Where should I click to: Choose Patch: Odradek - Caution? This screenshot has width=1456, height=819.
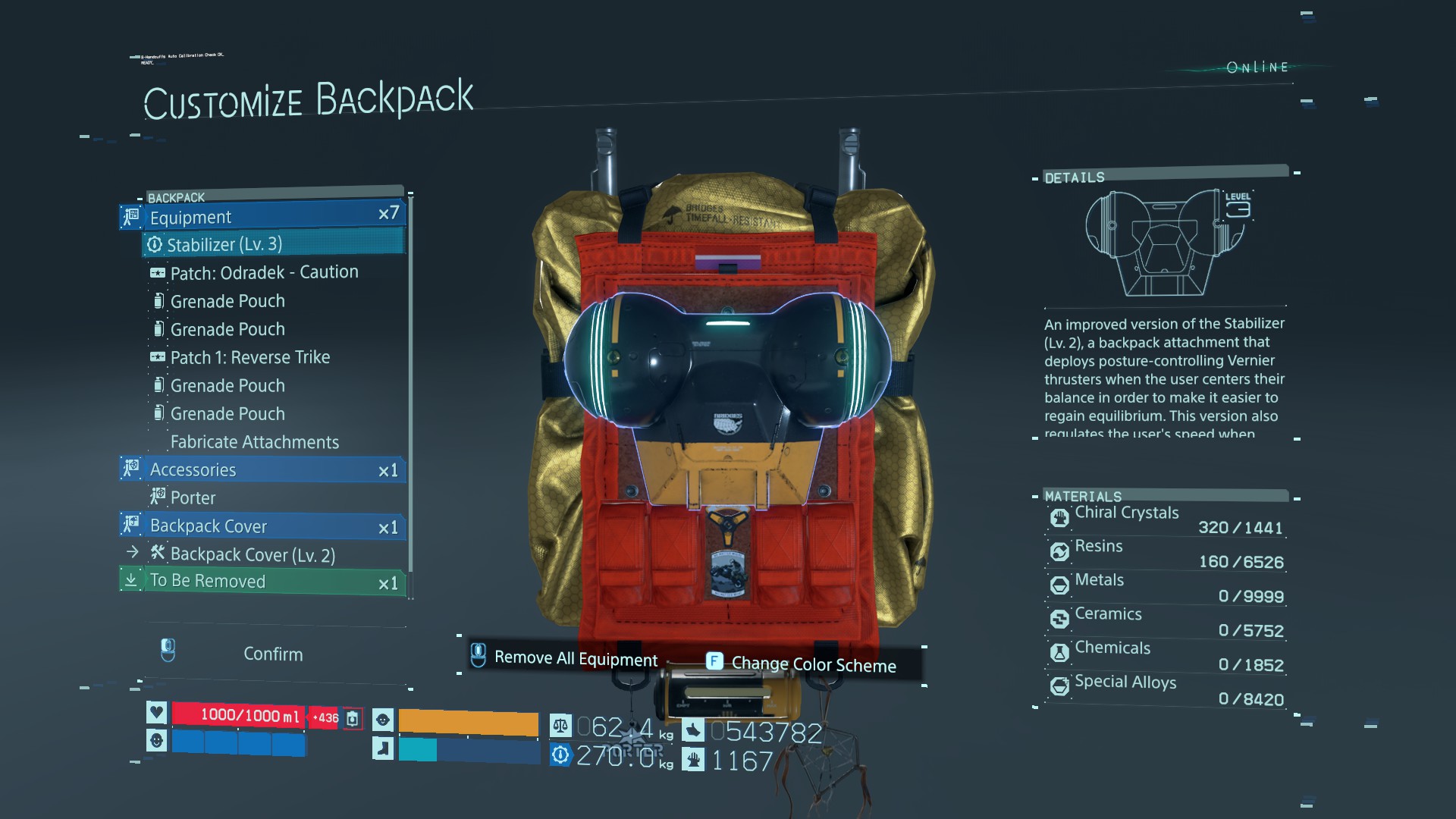264,272
